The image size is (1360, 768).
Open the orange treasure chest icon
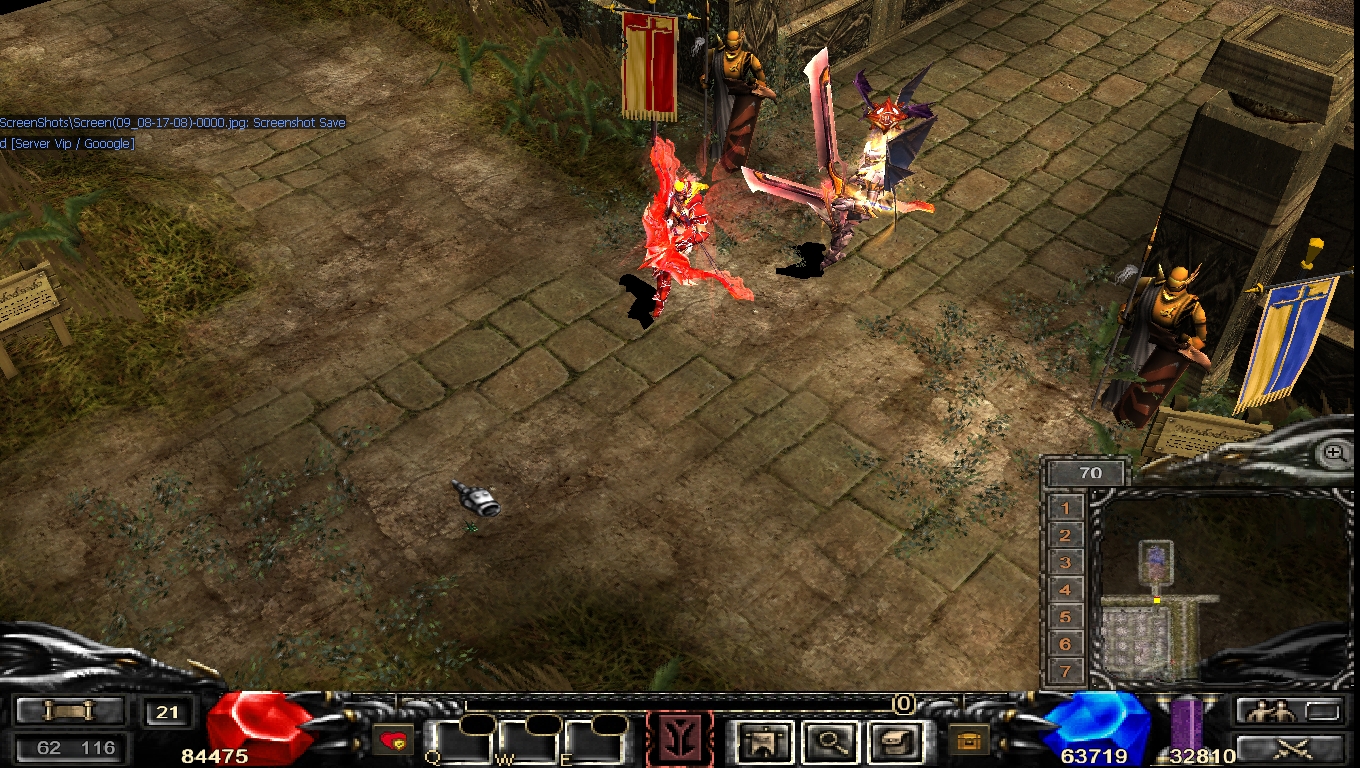968,740
